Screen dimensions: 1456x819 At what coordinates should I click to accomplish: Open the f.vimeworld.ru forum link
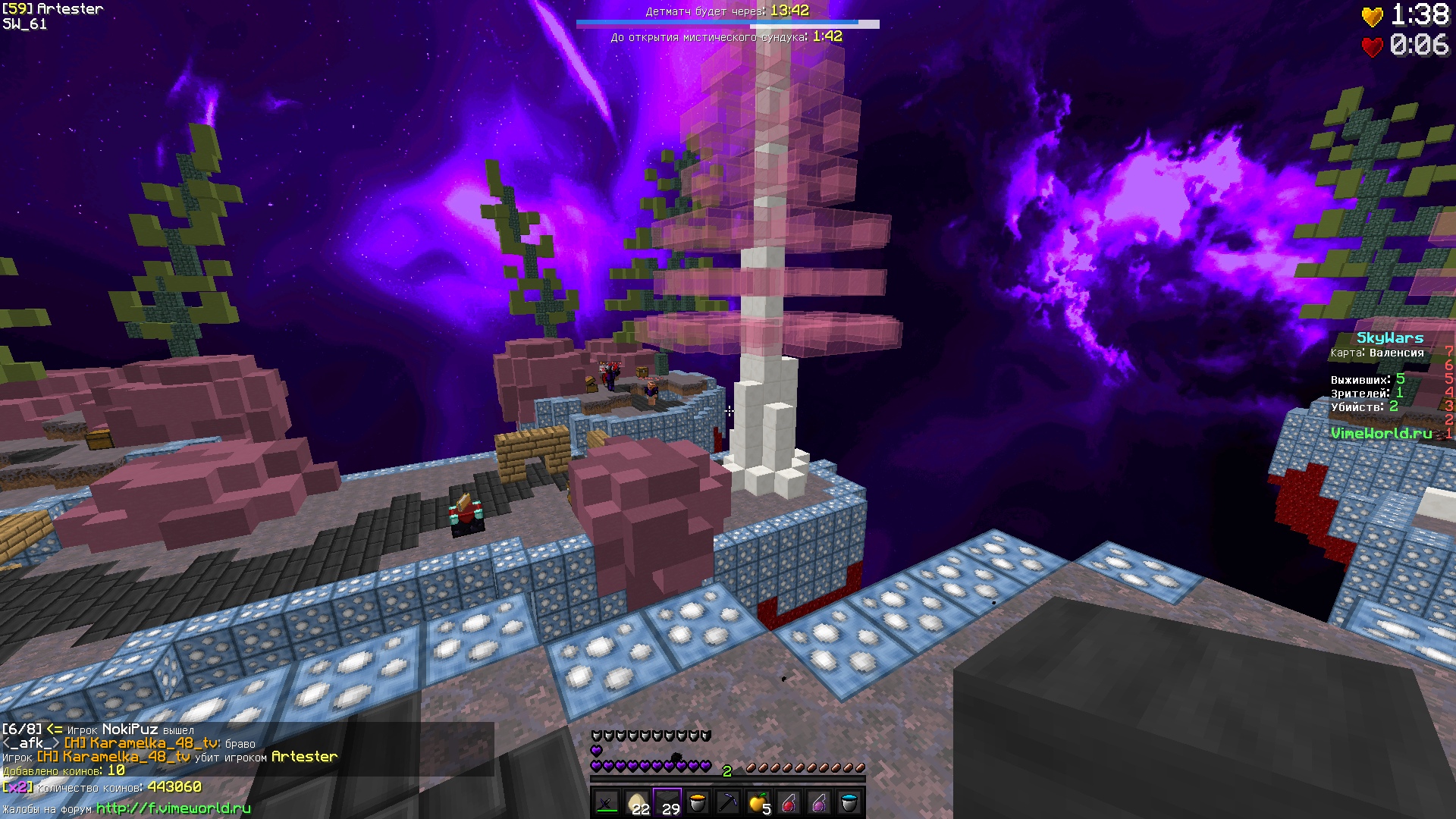click(173, 808)
